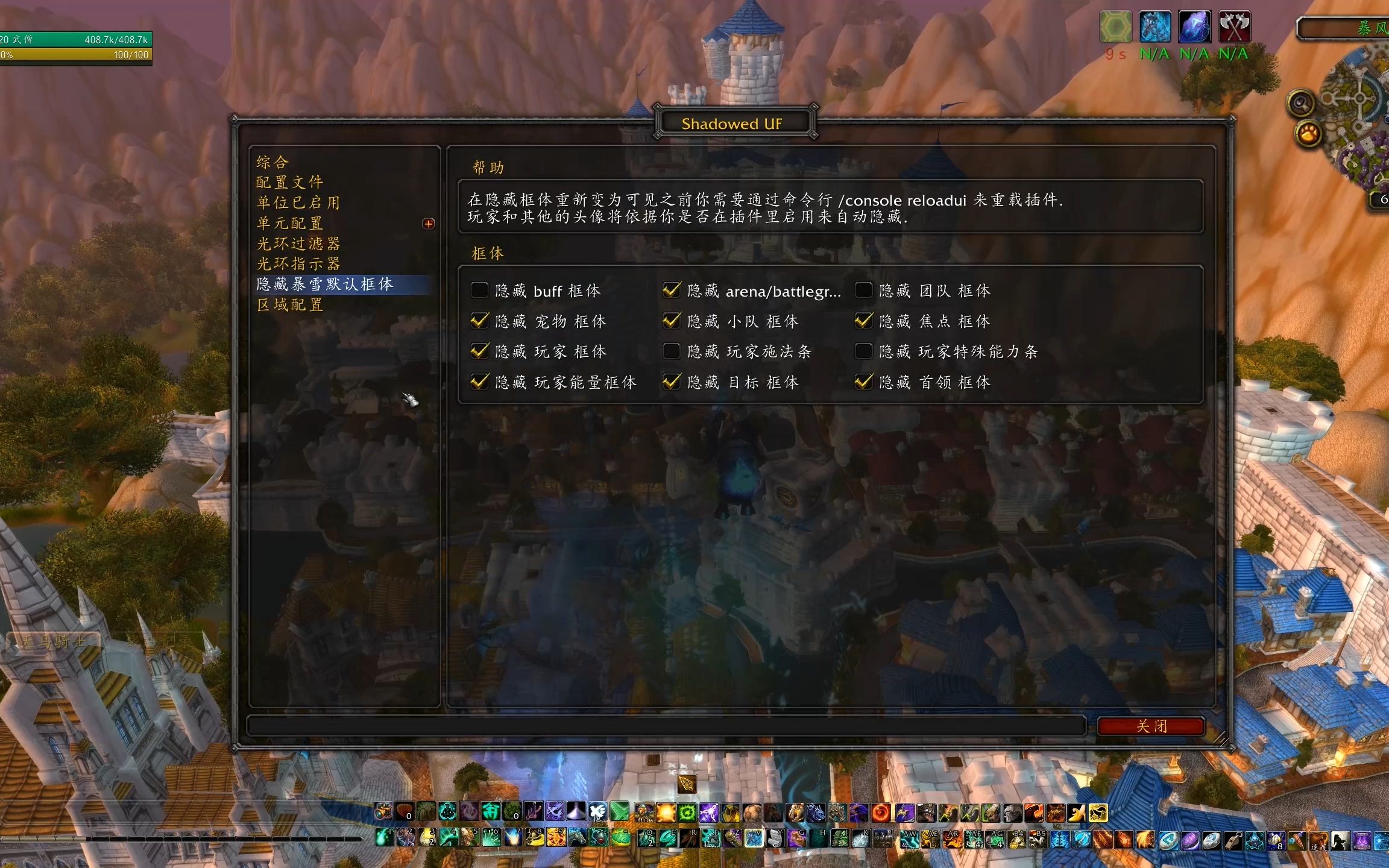Enable the 隐藏 buff 框体 checkbox

(479, 290)
